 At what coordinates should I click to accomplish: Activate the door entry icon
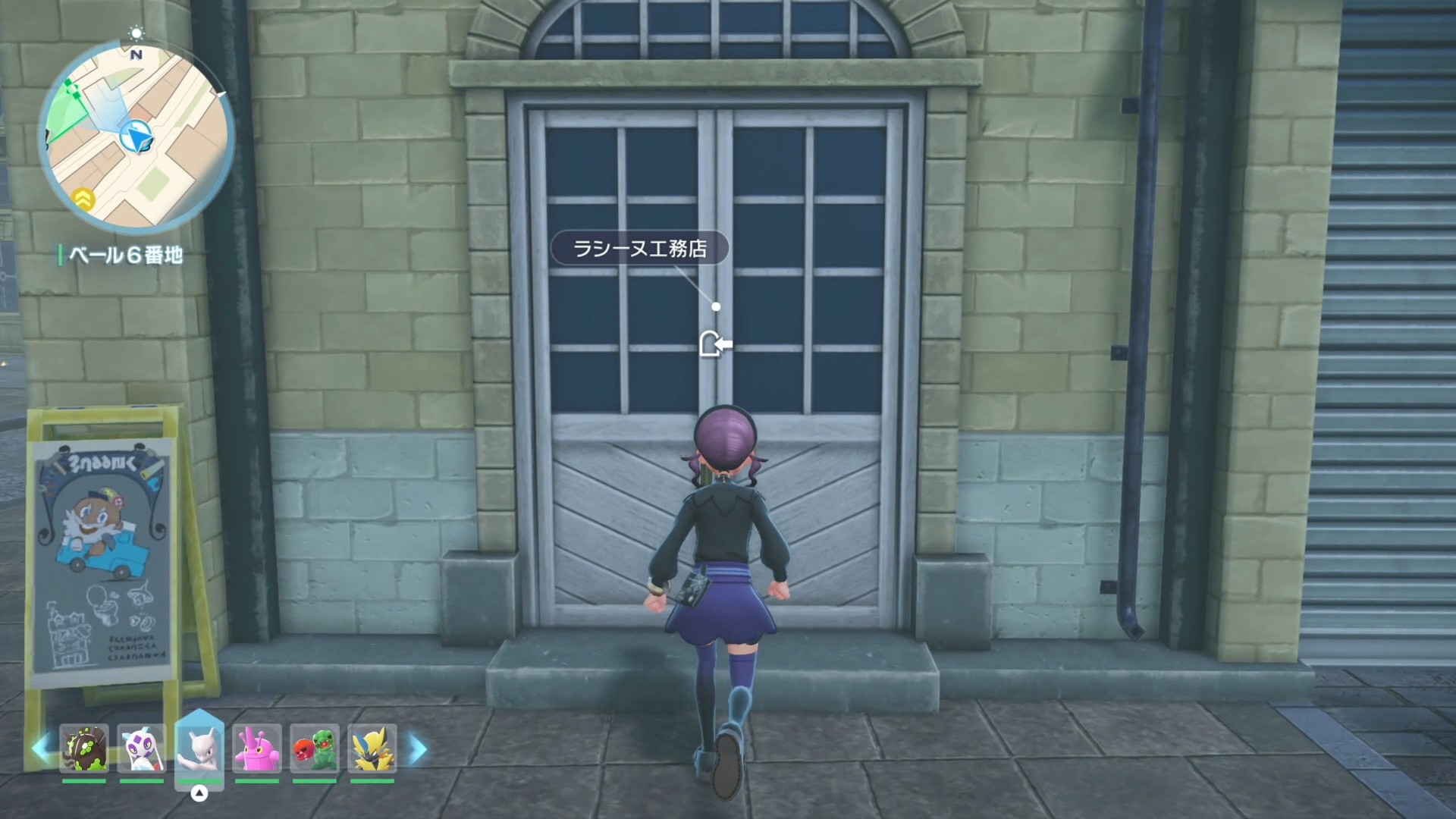(715, 344)
